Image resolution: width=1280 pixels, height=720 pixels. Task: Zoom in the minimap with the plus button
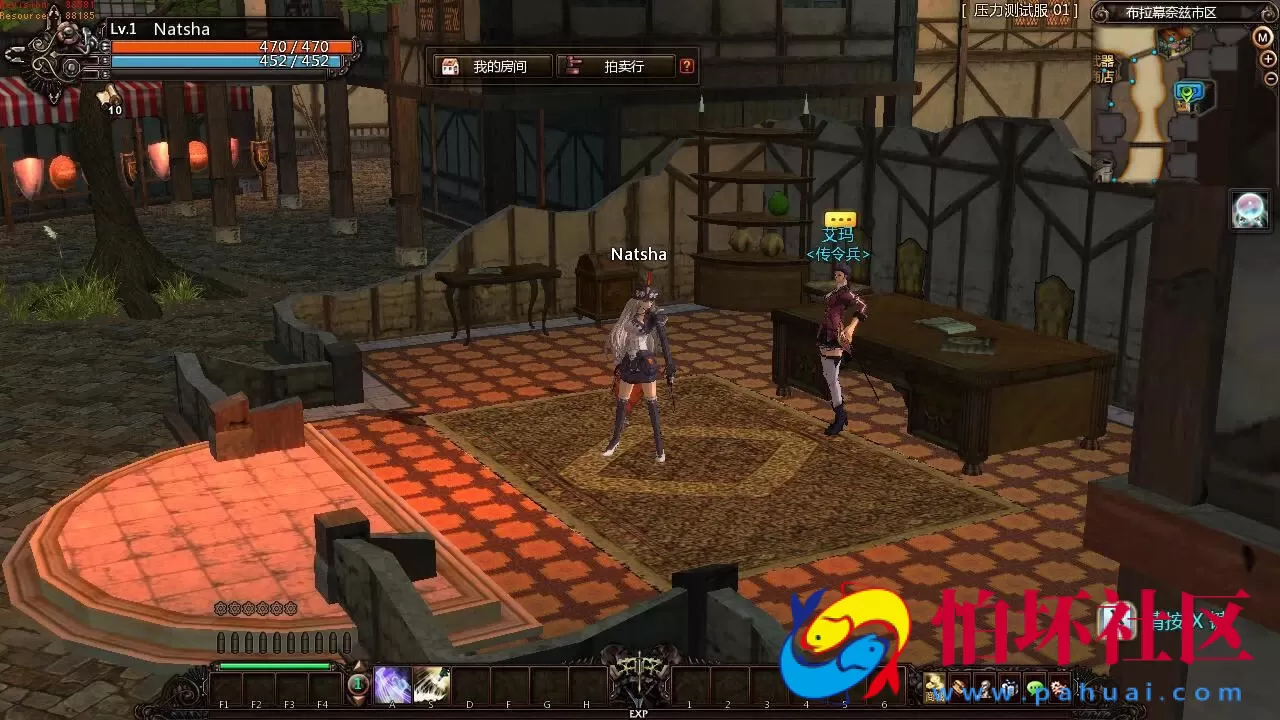(1268, 58)
